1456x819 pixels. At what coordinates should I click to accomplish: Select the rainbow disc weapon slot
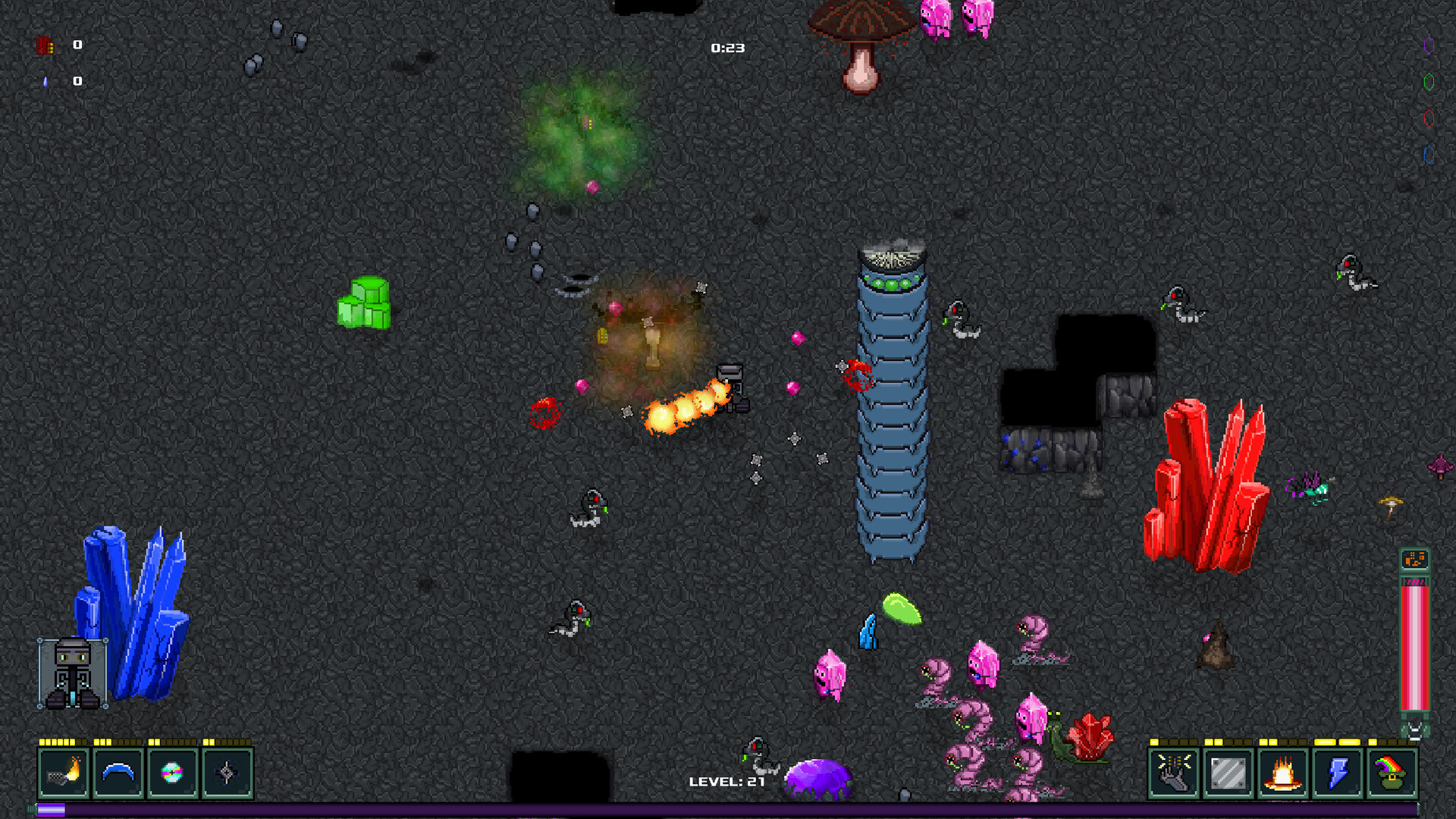tap(173, 772)
